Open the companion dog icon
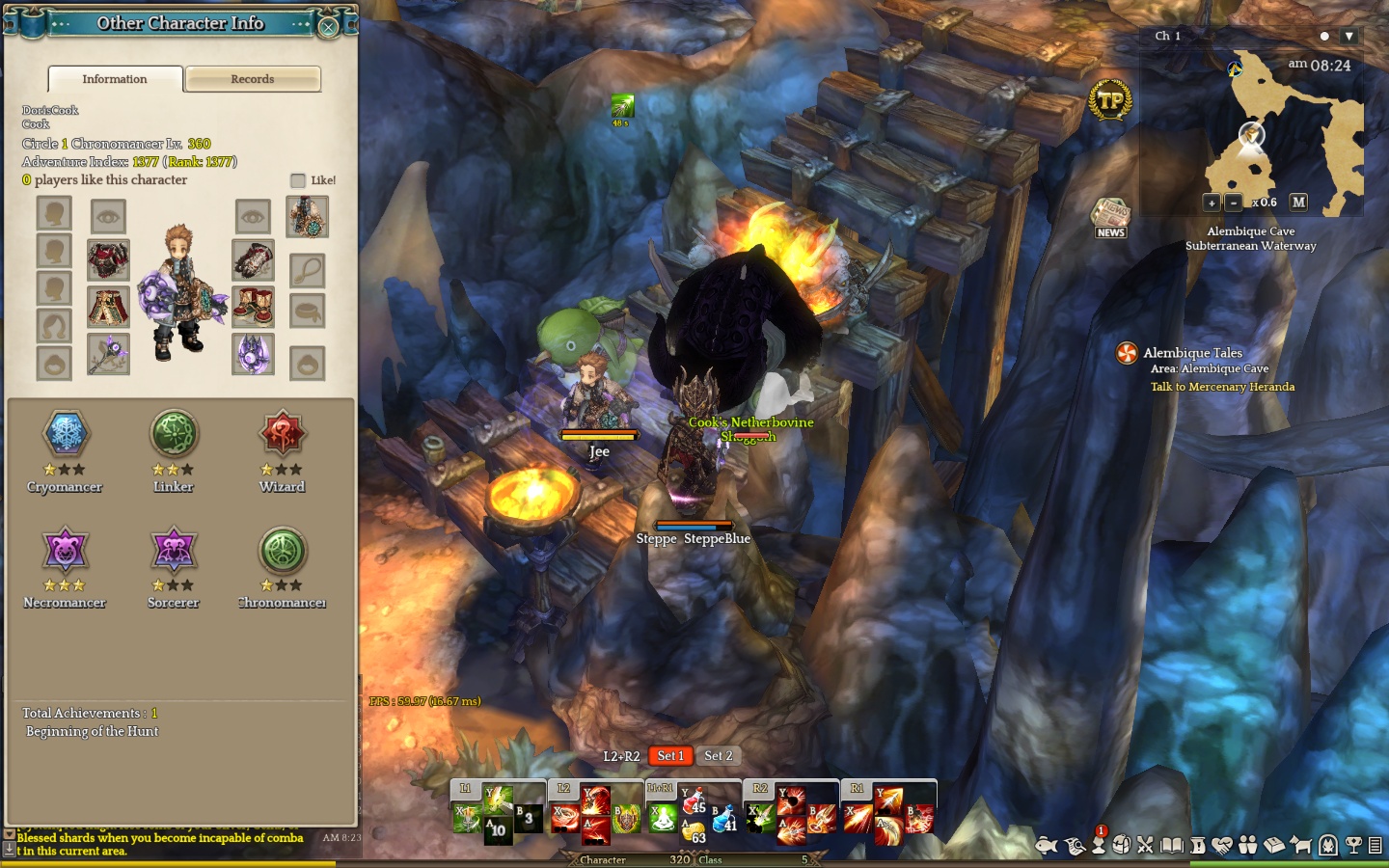 [1300, 846]
